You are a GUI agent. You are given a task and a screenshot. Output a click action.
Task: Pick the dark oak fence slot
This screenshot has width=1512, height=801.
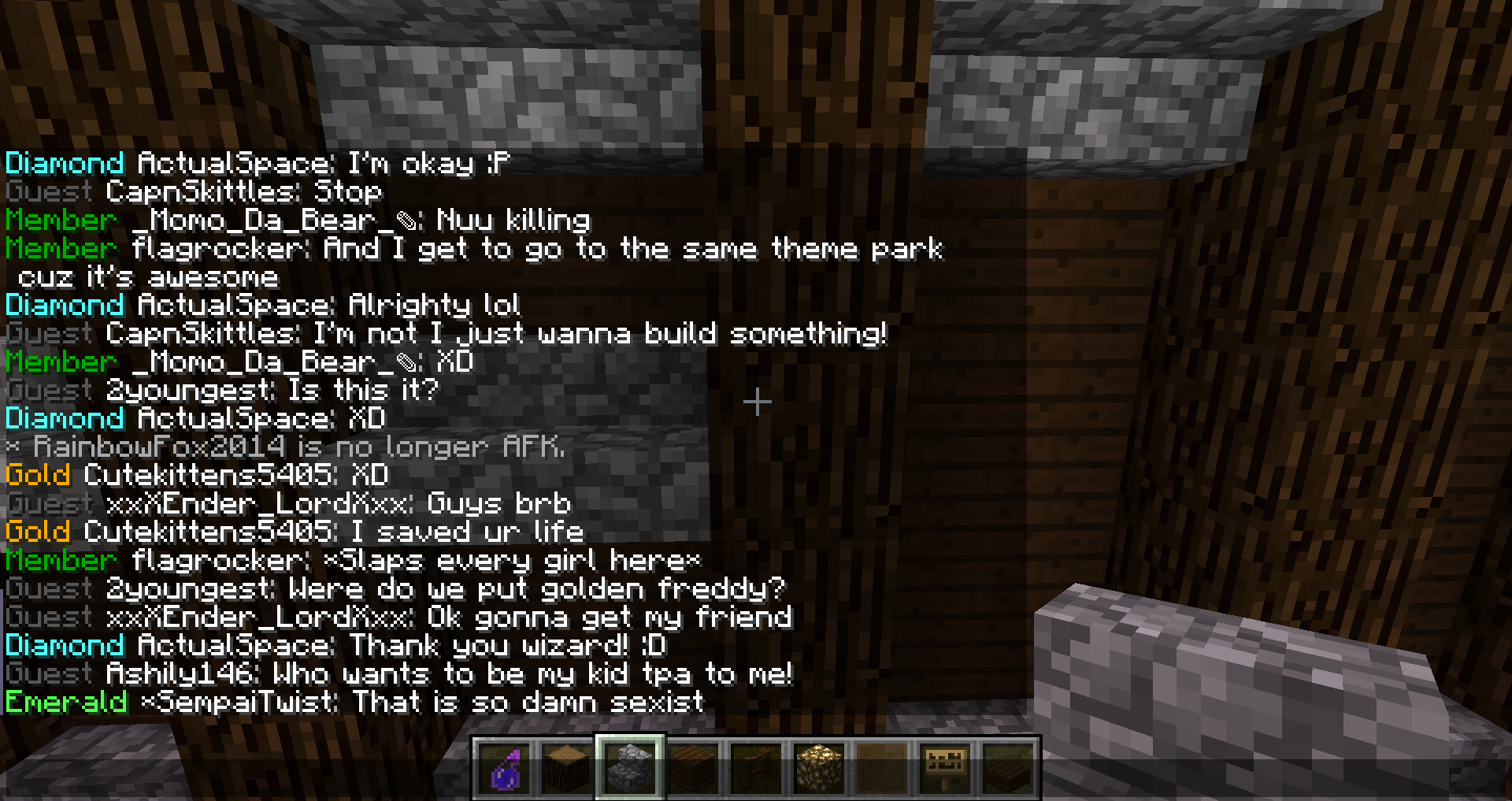point(757,769)
